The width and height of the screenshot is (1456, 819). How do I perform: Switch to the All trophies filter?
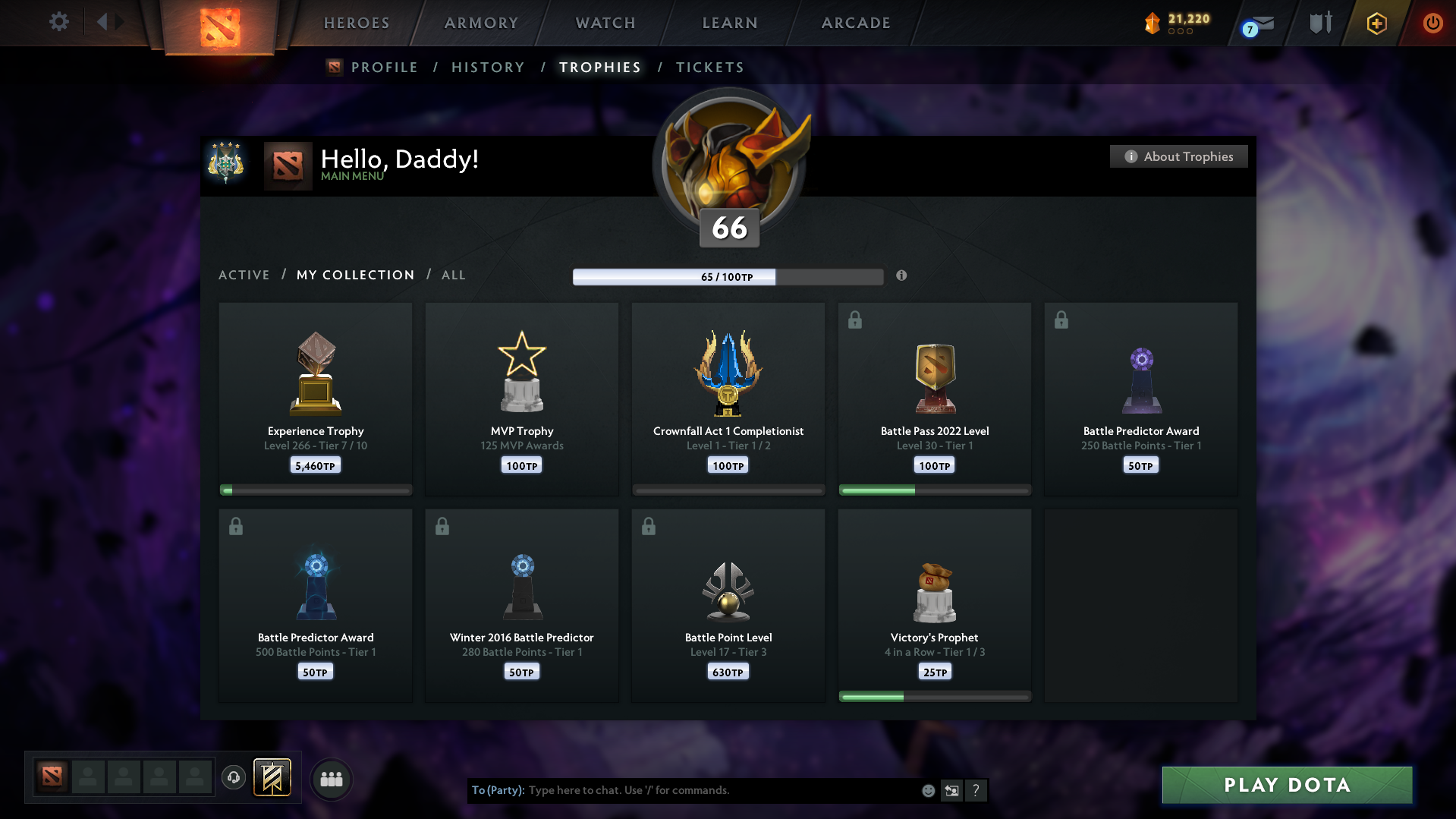pyautogui.click(x=453, y=275)
